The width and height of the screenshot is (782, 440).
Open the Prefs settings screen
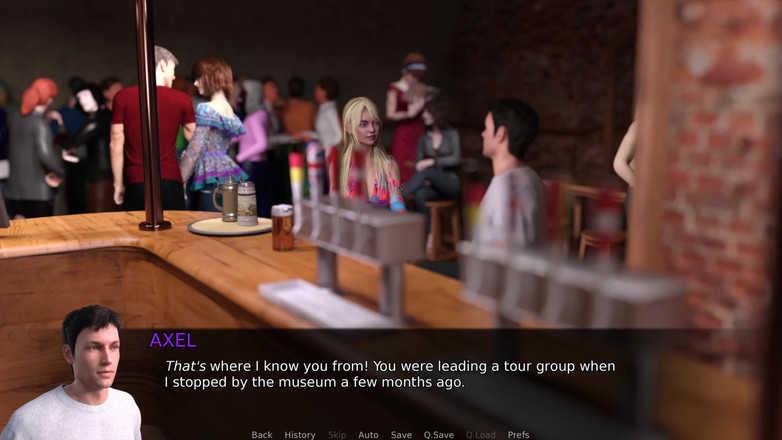[x=518, y=435]
